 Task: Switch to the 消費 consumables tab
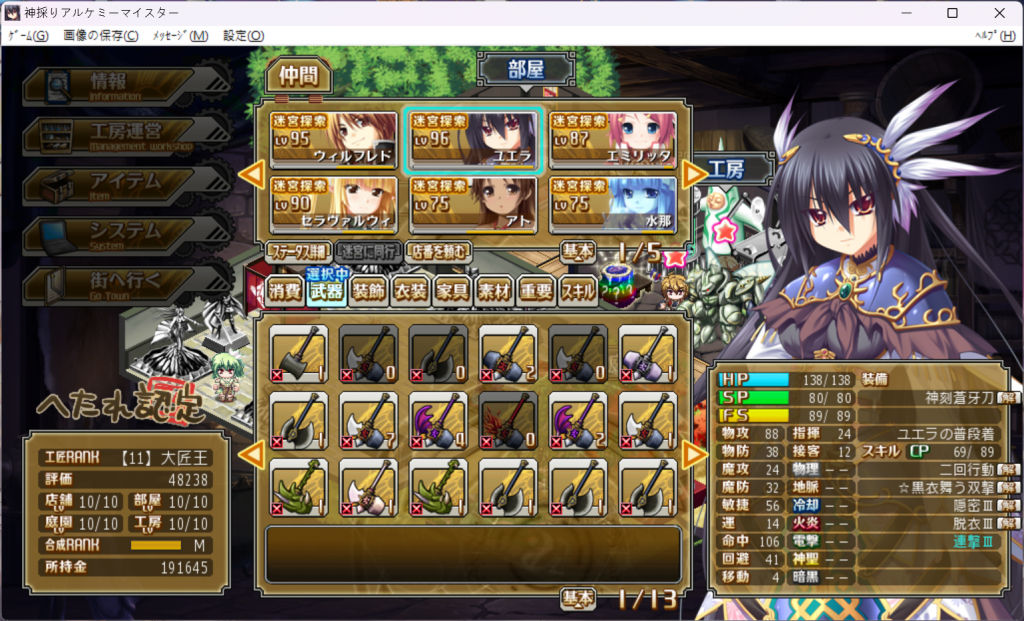[x=285, y=291]
